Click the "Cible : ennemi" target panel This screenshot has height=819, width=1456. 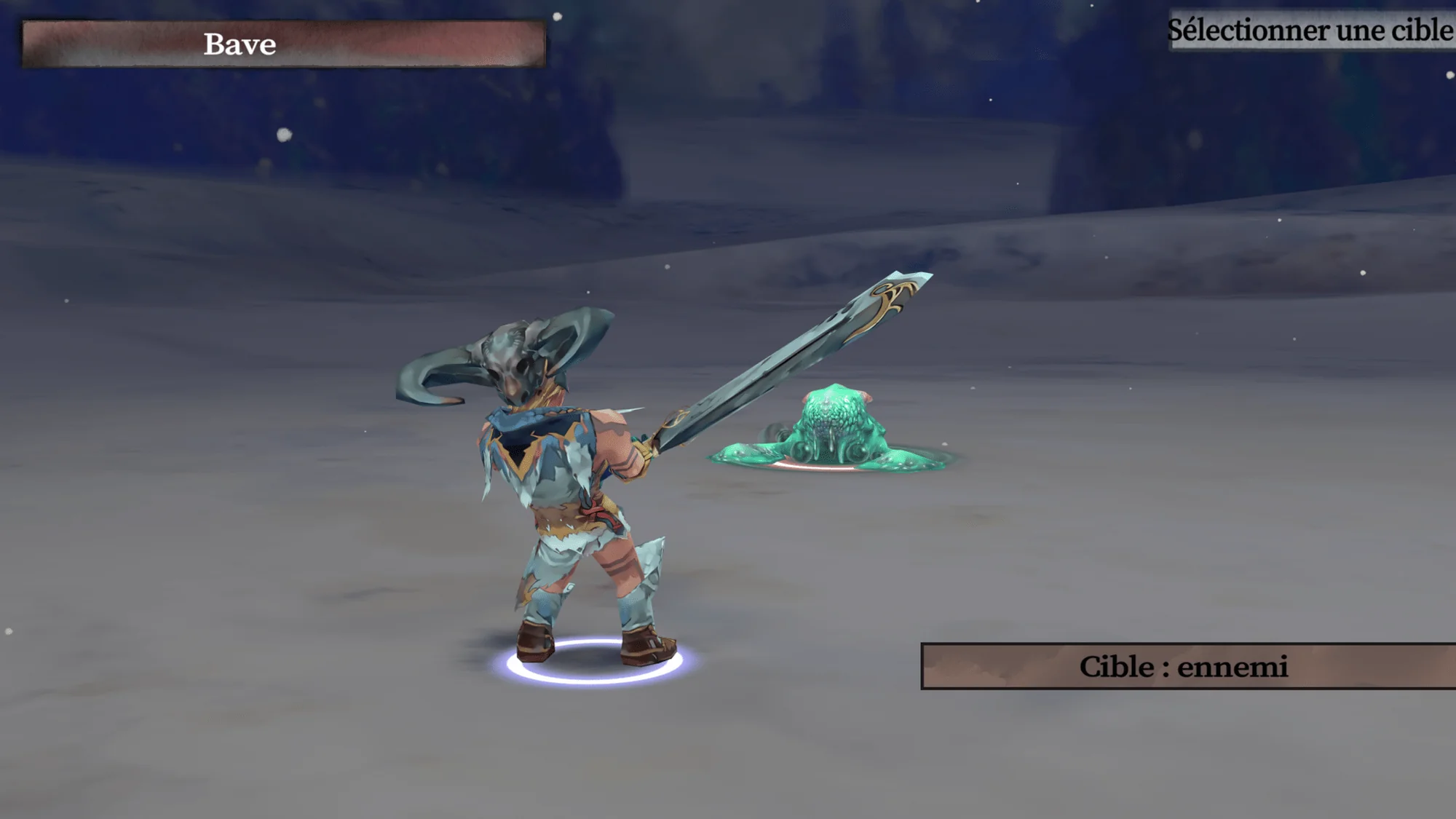point(1187,666)
